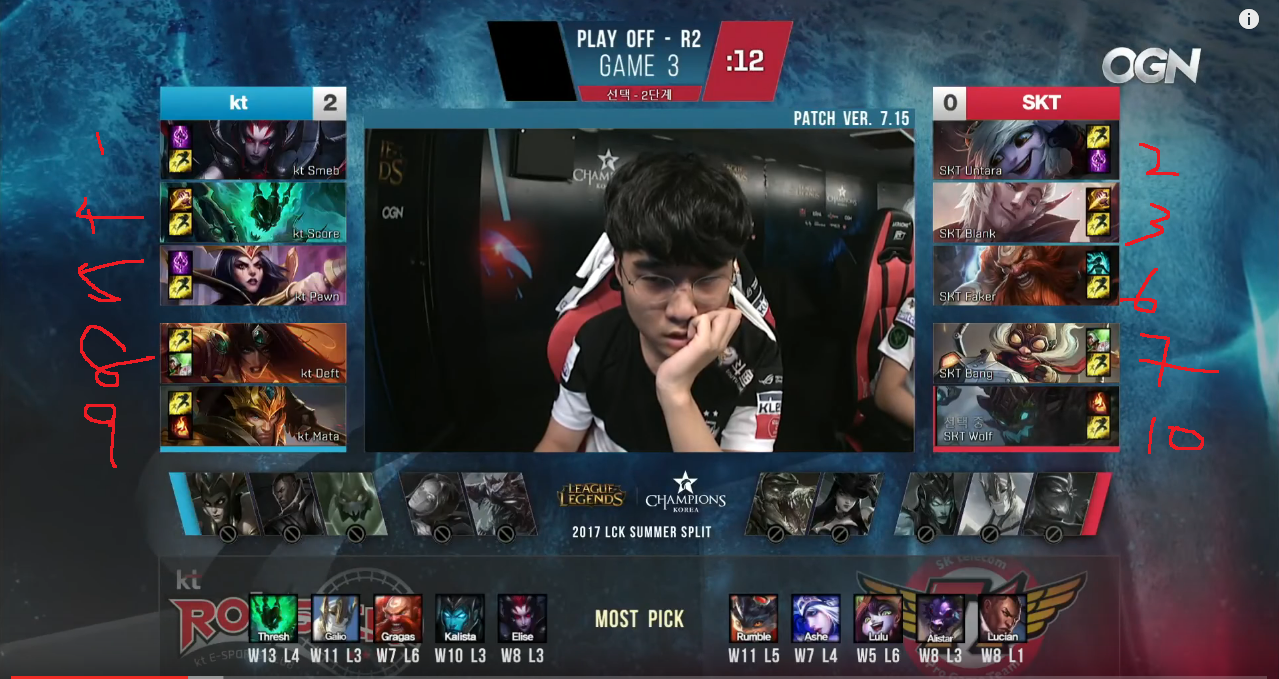This screenshot has width=1279, height=679.
Task: Select the kt Smeb champion pick row
Action: pos(253,150)
